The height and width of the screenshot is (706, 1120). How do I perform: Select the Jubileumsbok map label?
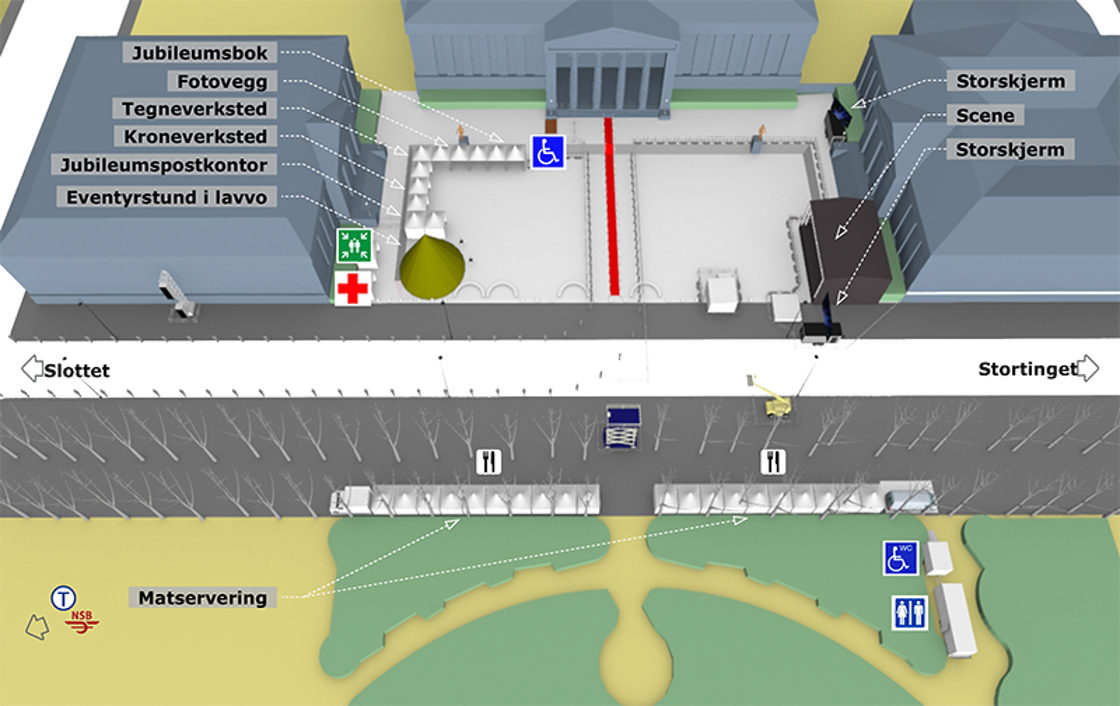pyautogui.click(x=199, y=53)
